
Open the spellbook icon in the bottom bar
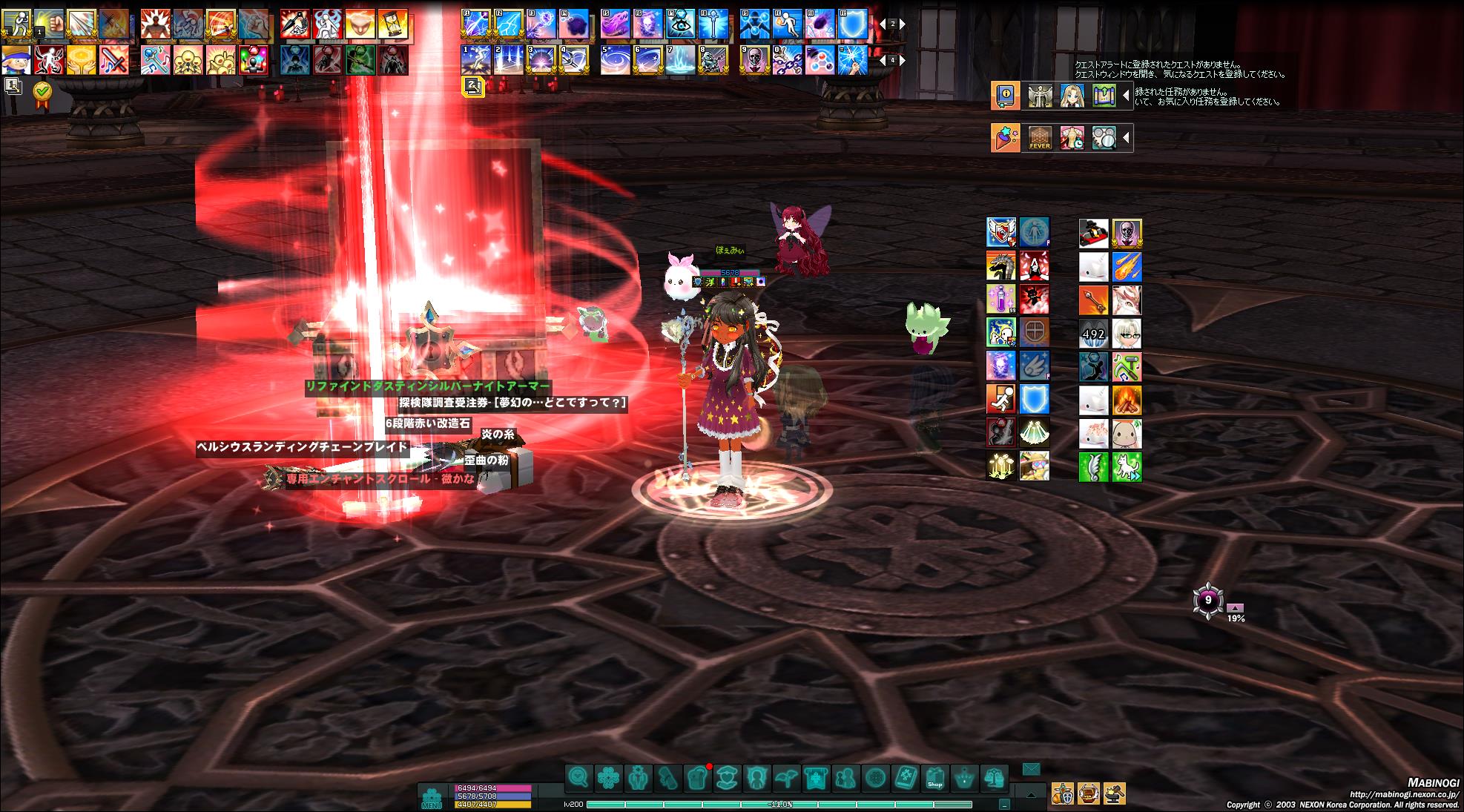[x=905, y=778]
